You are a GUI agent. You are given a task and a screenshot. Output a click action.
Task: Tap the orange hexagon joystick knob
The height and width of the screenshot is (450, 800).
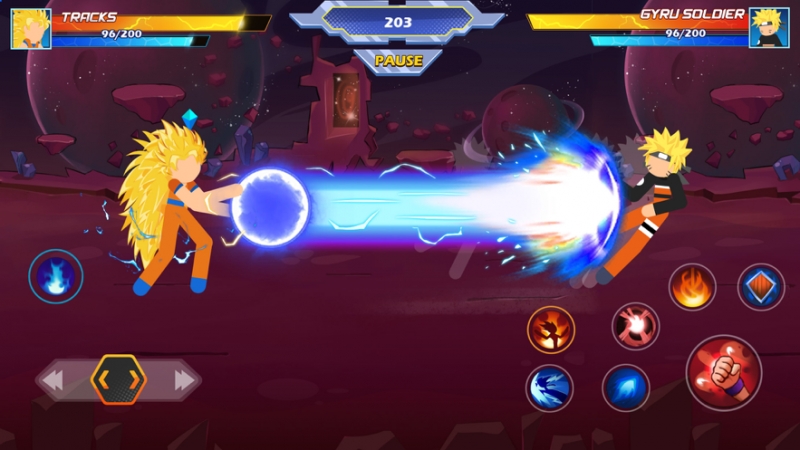(118, 379)
